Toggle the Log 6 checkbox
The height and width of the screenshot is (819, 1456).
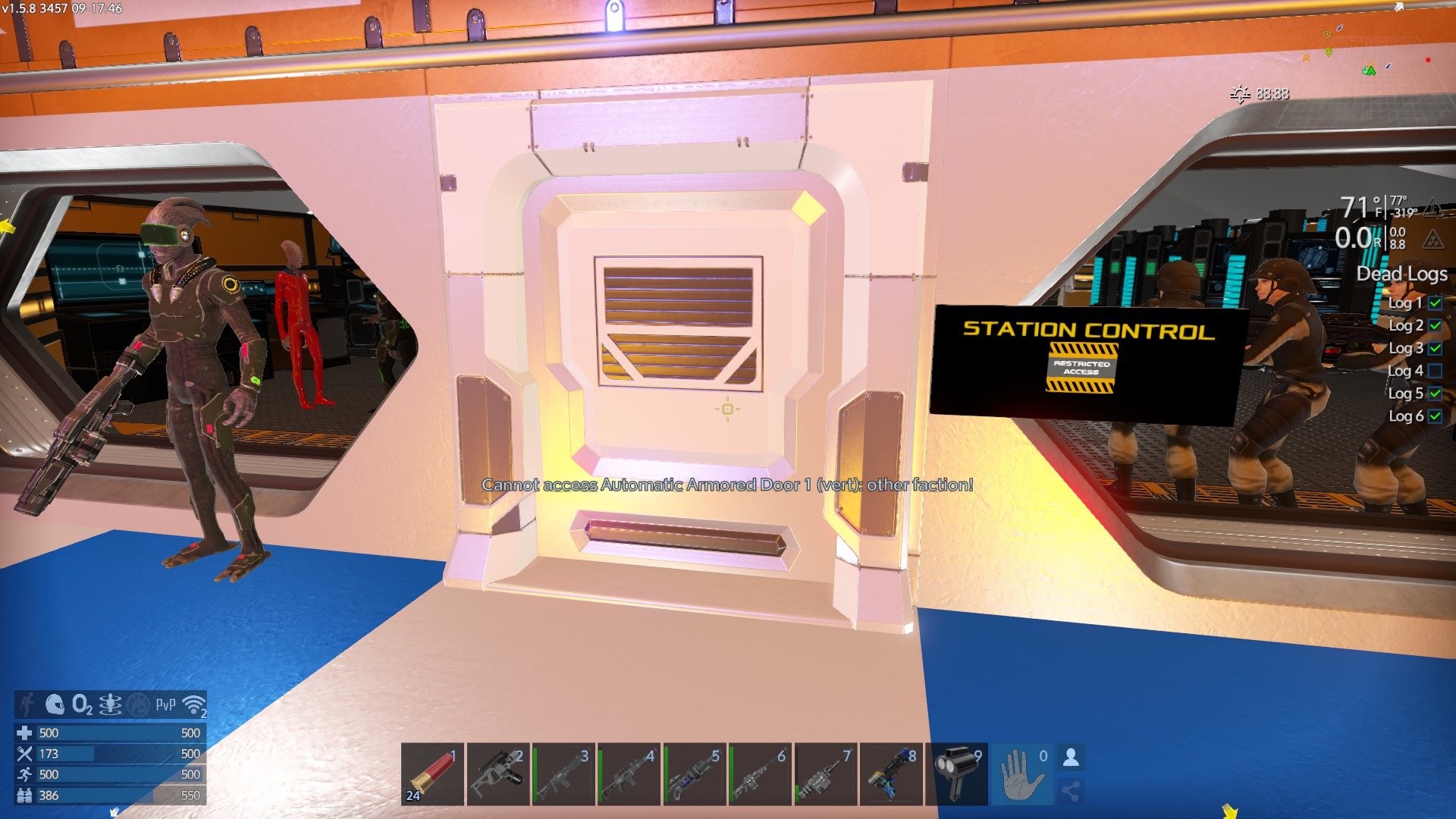tap(1435, 416)
